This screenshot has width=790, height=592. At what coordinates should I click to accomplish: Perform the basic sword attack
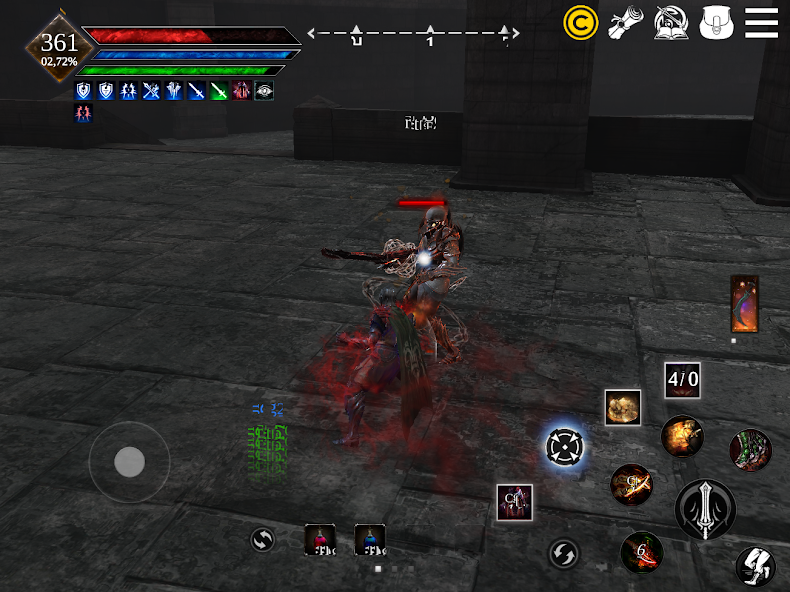(x=705, y=509)
